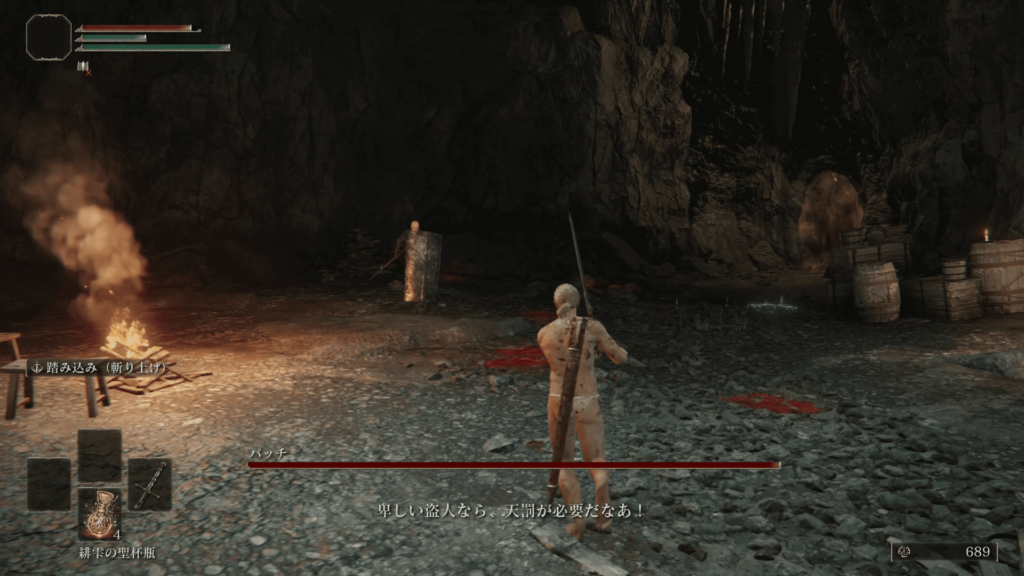Screen dimensions: 1024x576
Task: Click the octagonal emblem frame beside the bars
Action: [x=49, y=37]
